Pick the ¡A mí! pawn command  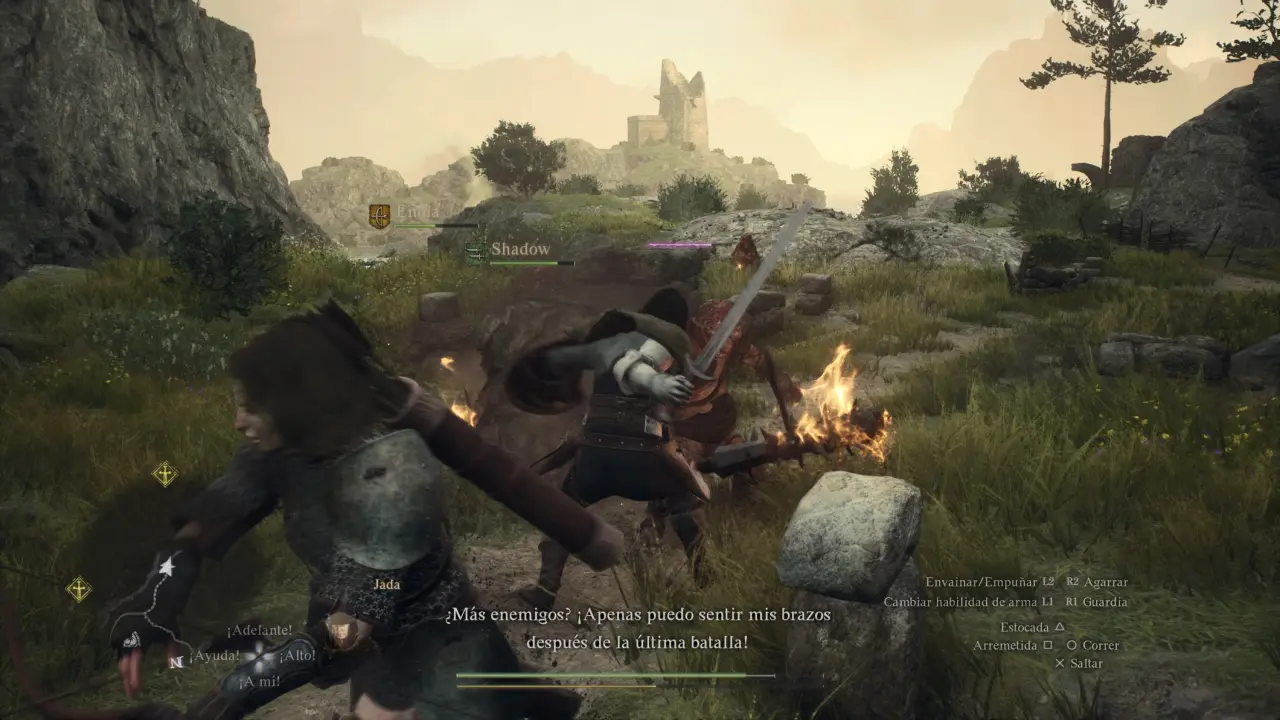[259, 682]
